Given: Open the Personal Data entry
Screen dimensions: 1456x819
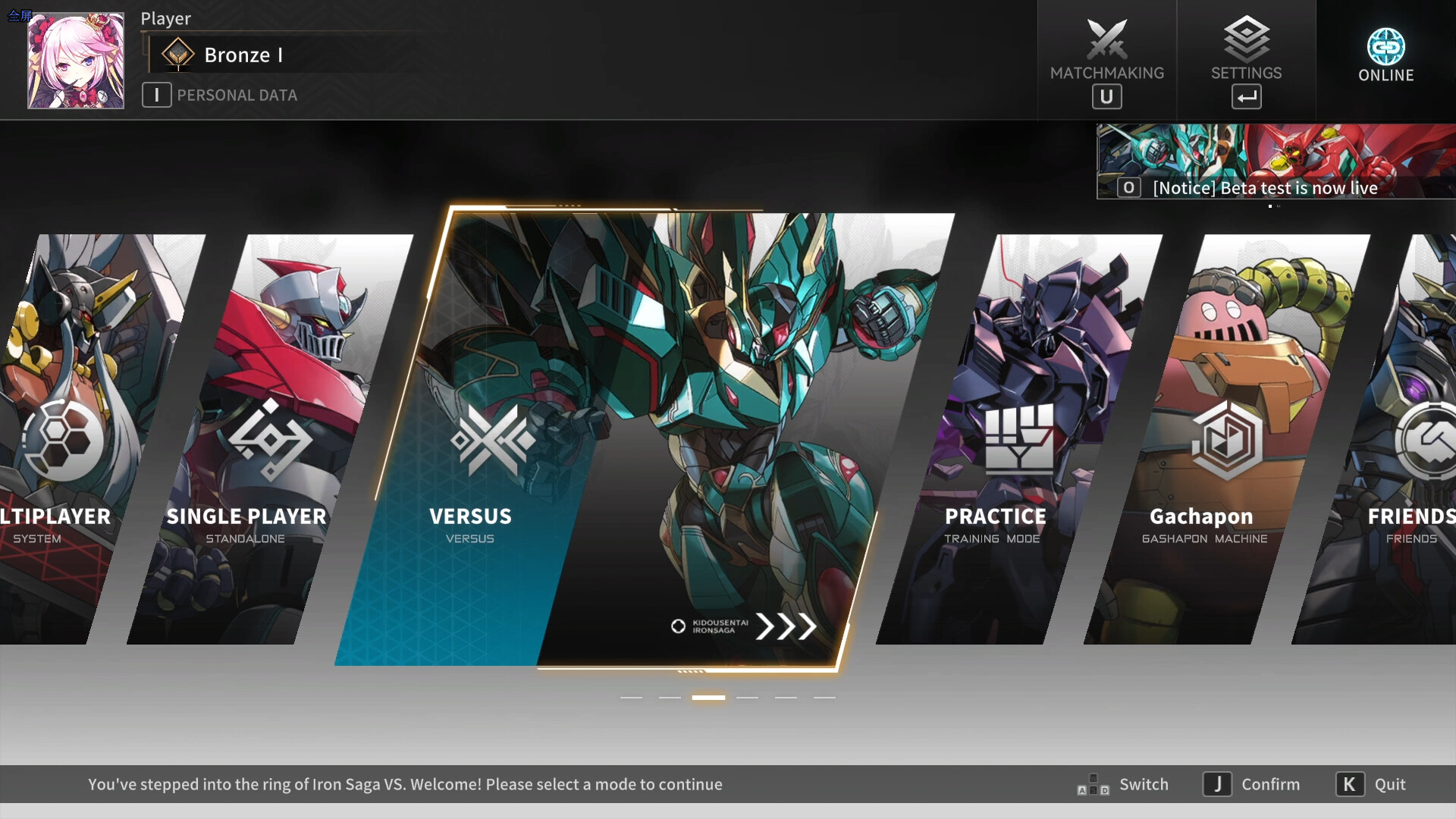Looking at the screenshot, I should [x=220, y=95].
